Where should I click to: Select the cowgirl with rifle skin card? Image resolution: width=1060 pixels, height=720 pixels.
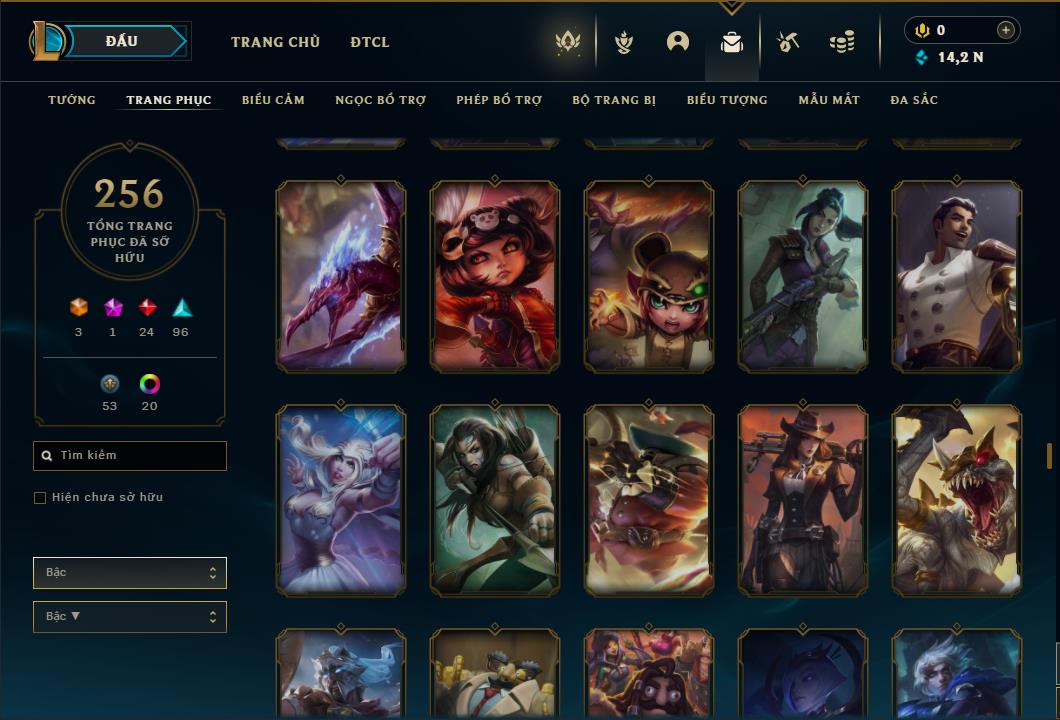(803, 500)
